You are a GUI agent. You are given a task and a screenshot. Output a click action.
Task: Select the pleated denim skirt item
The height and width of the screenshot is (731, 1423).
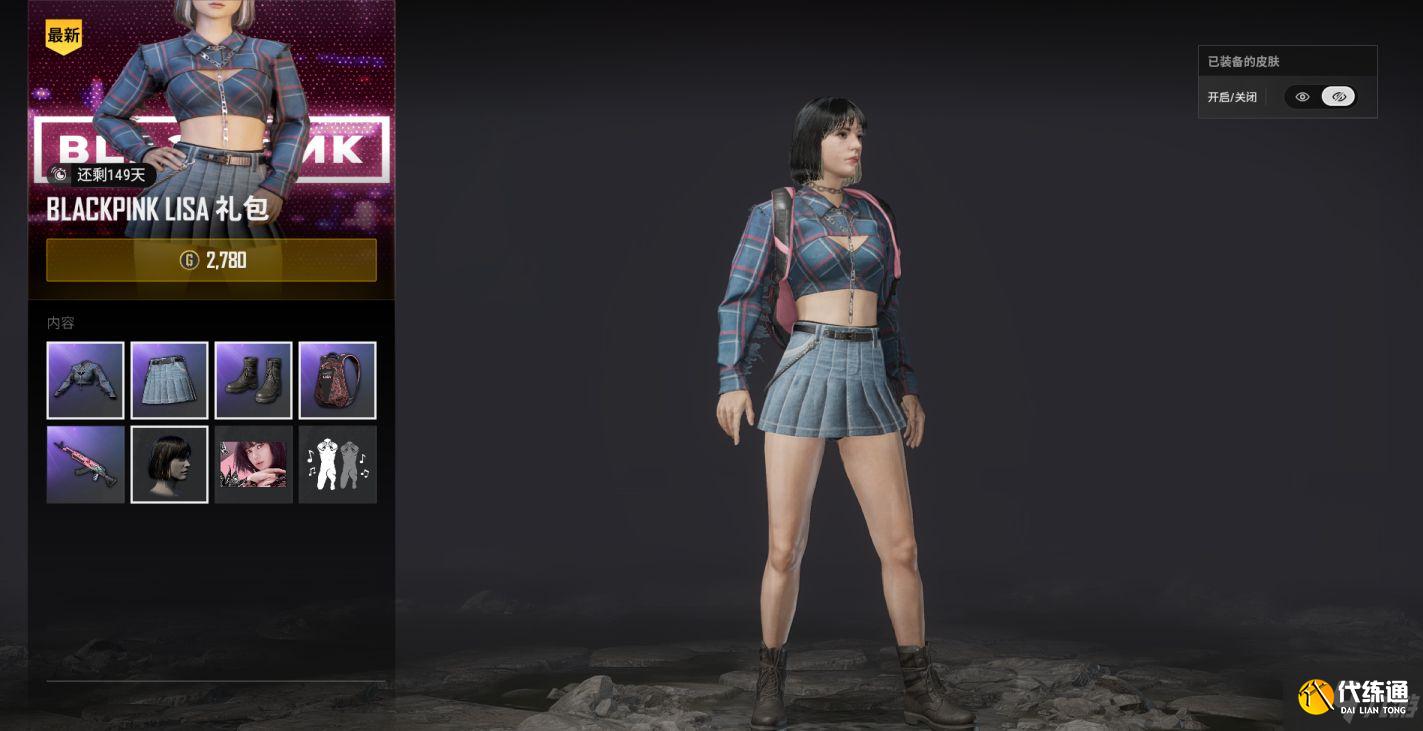pos(169,380)
